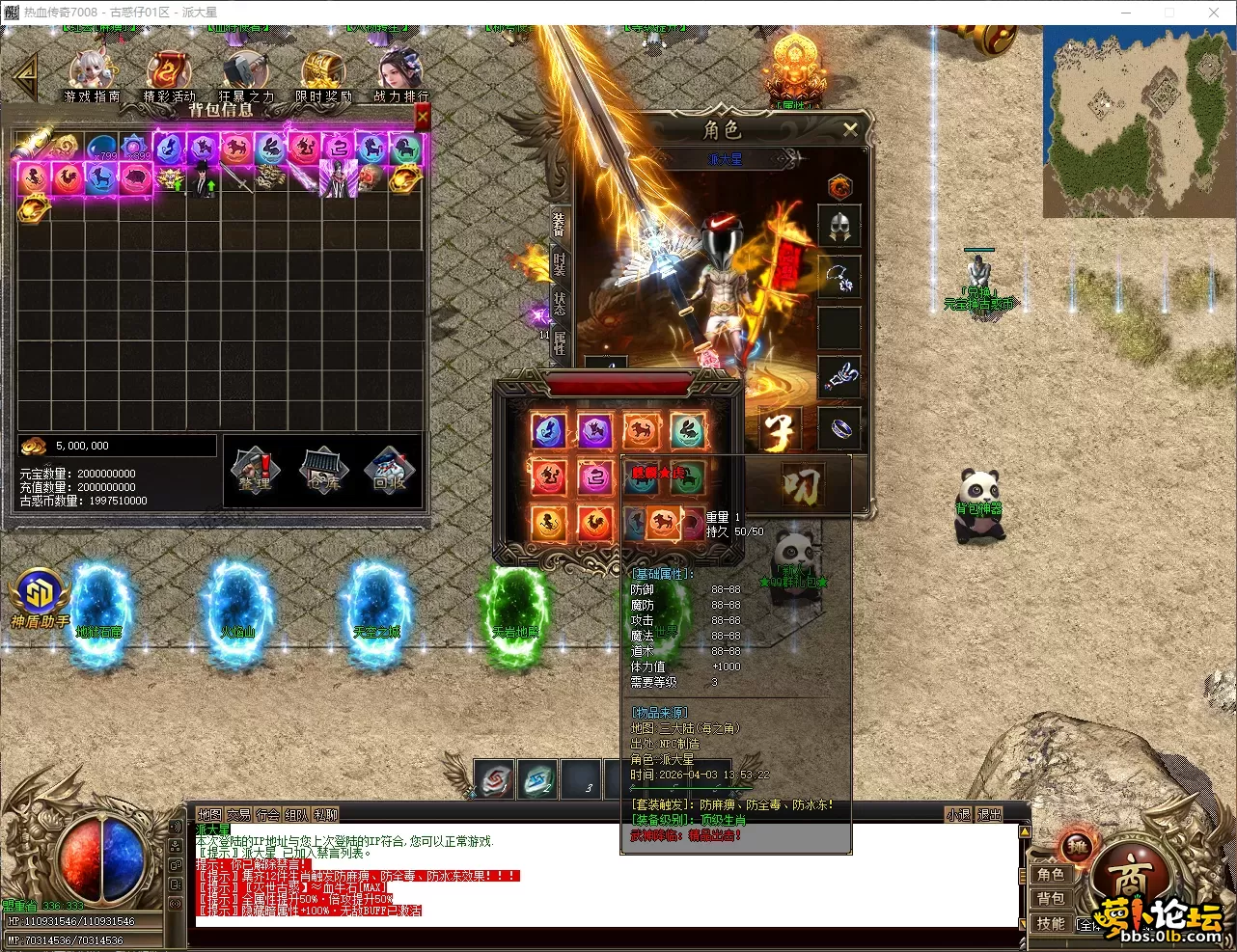The width and height of the screenshot is (1237, 952).
Task: Switch to the 时装 fashion tab
Action: click(560, 260)
